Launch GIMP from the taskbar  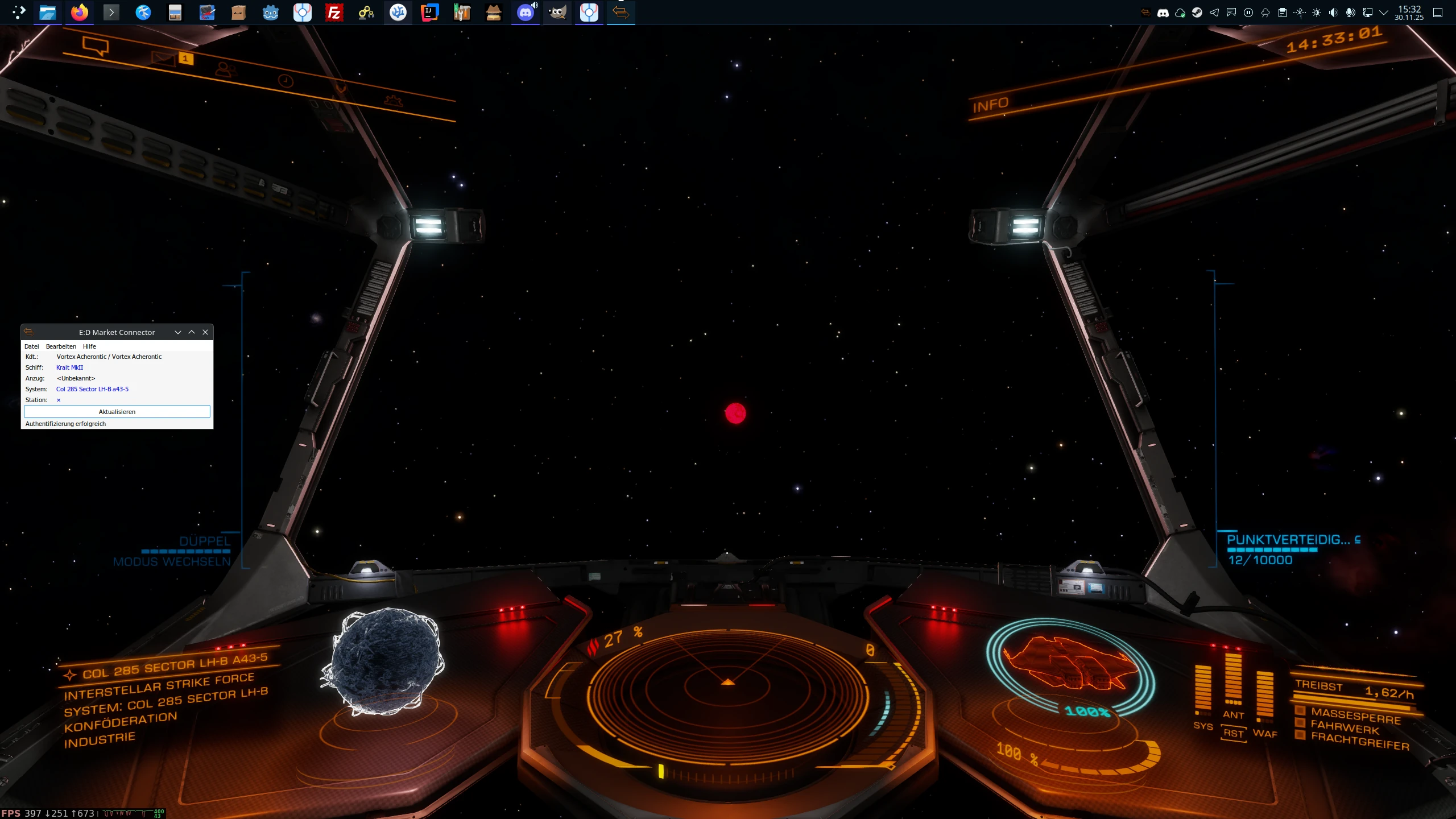pyautogui.click(x=557, y=13)
